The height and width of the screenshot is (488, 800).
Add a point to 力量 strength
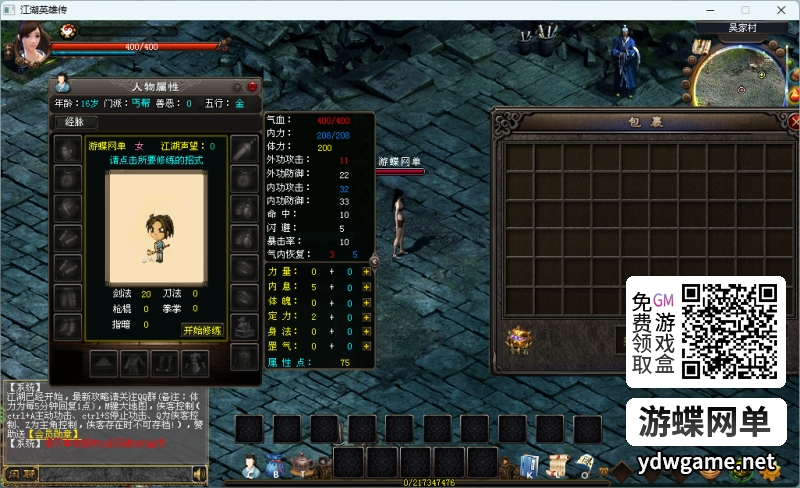tap(367, 271)
